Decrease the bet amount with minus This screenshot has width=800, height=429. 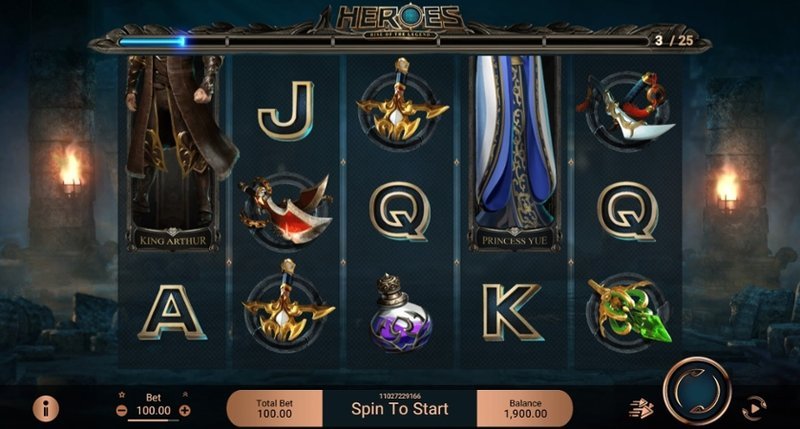121,410
